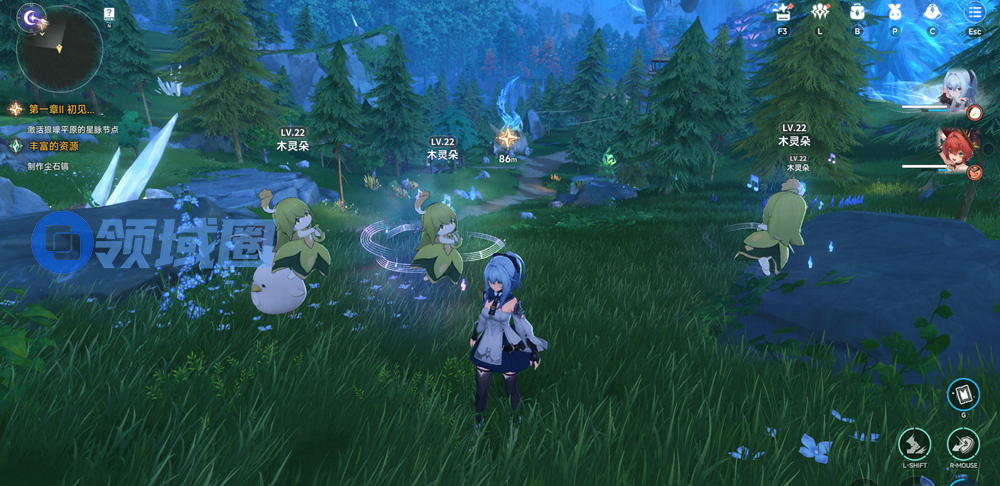Viewport: 1000px width, 486px height.
Task: Use the dash sprint ability
Action: (914, 444)
